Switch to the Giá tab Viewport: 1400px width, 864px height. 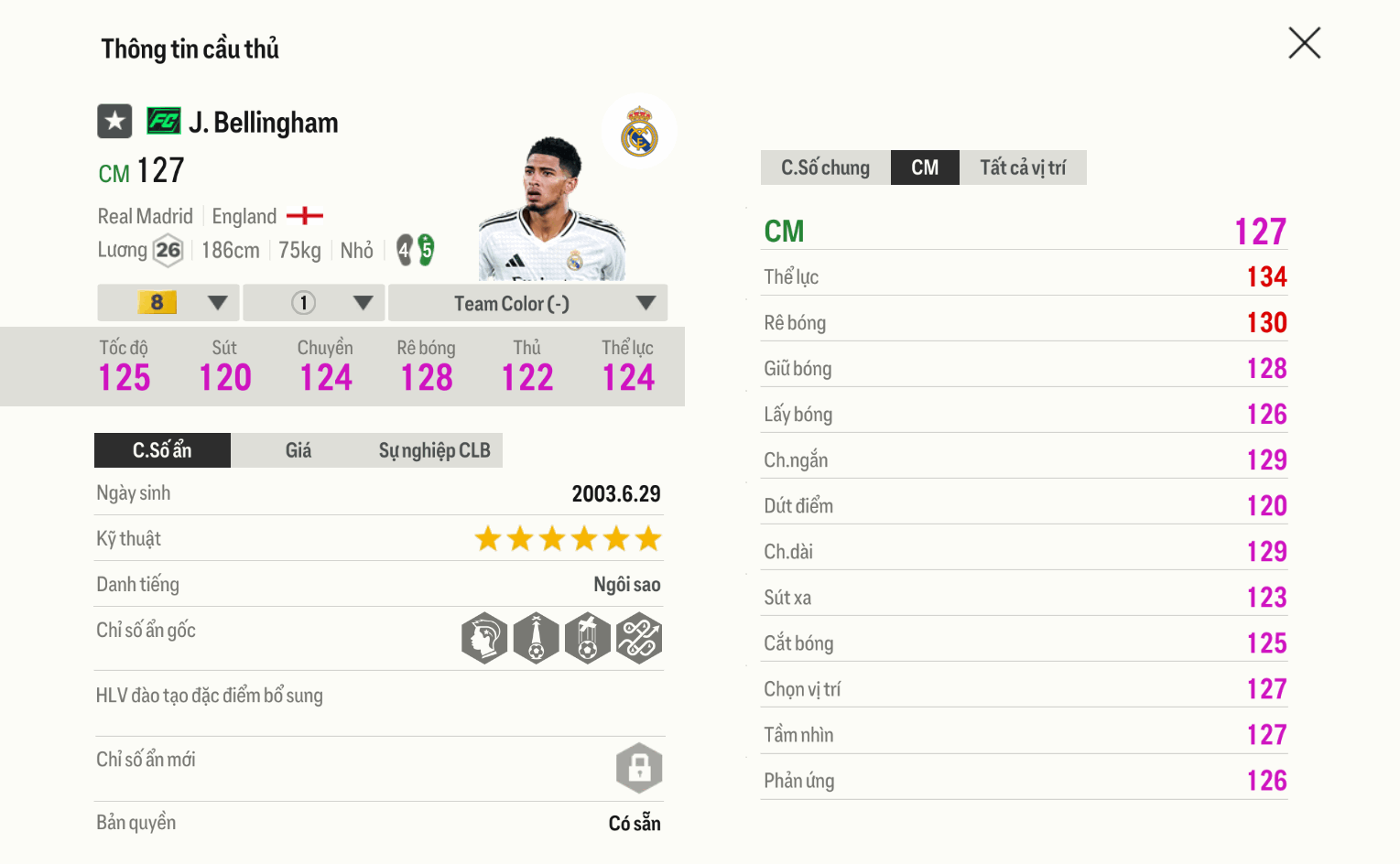[298, 450]
